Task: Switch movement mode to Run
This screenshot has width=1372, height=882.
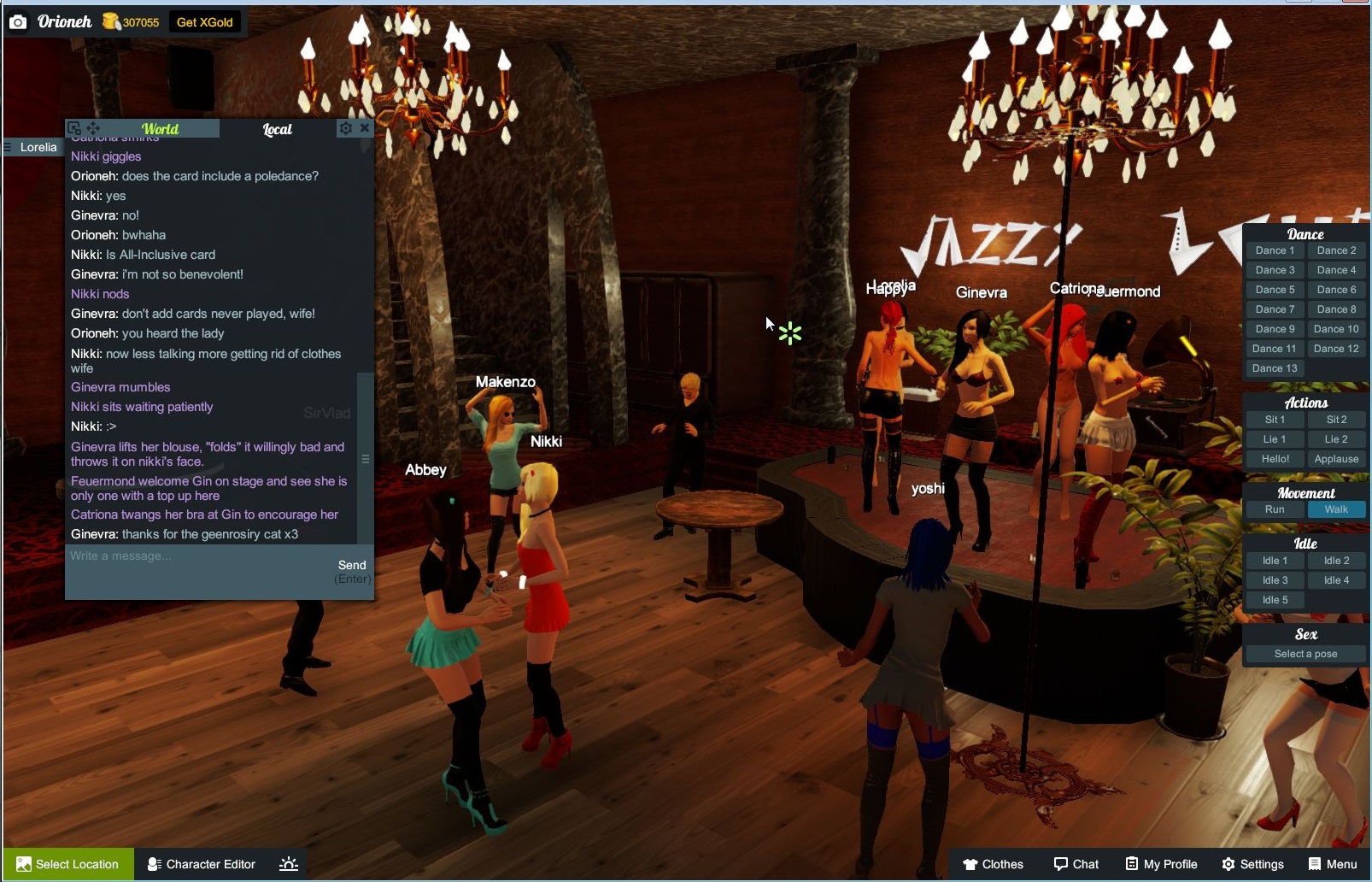Action: pos(1274,509)
